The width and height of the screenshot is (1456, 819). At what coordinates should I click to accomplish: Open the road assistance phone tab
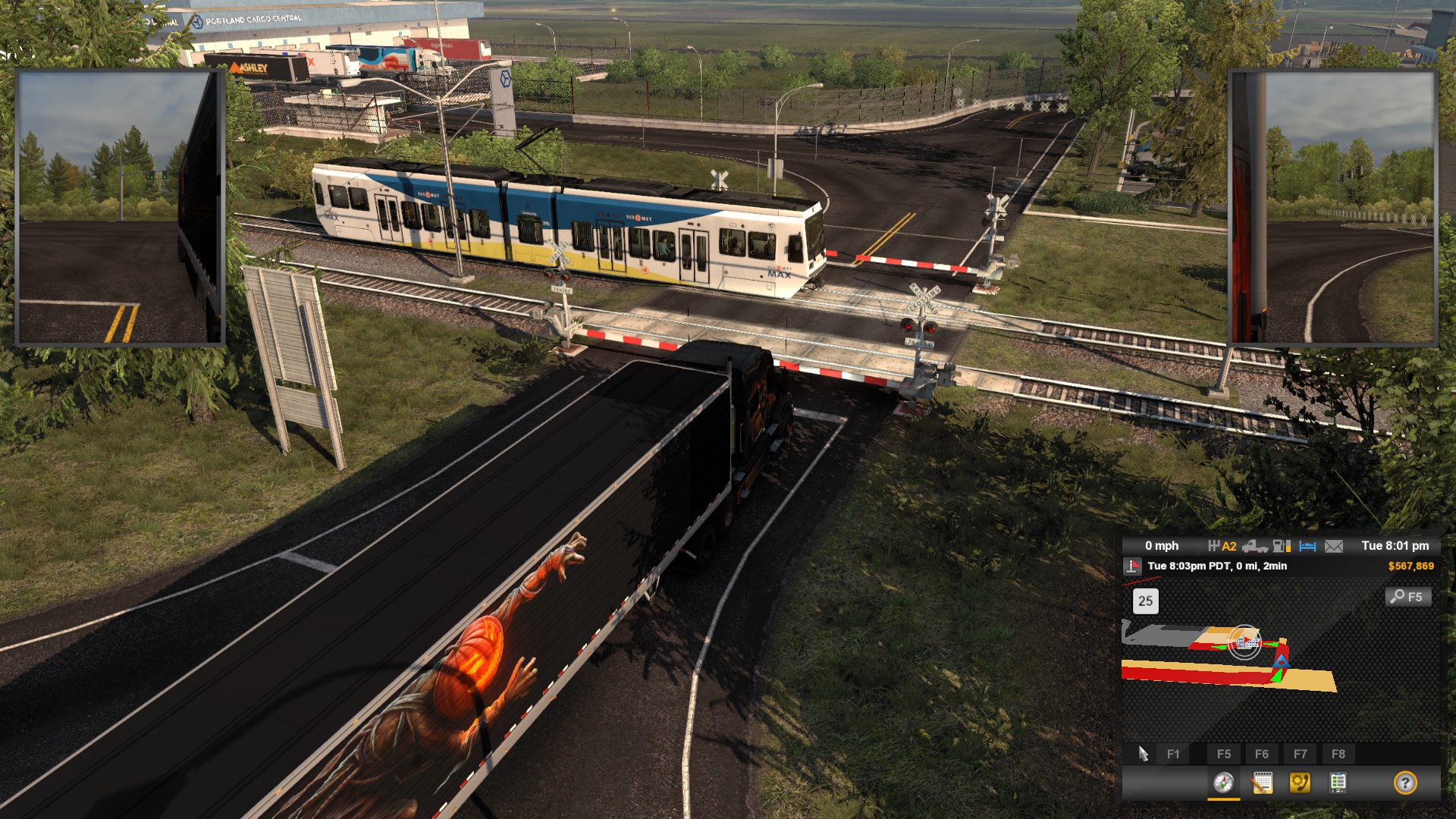(x=1300, y=783)
